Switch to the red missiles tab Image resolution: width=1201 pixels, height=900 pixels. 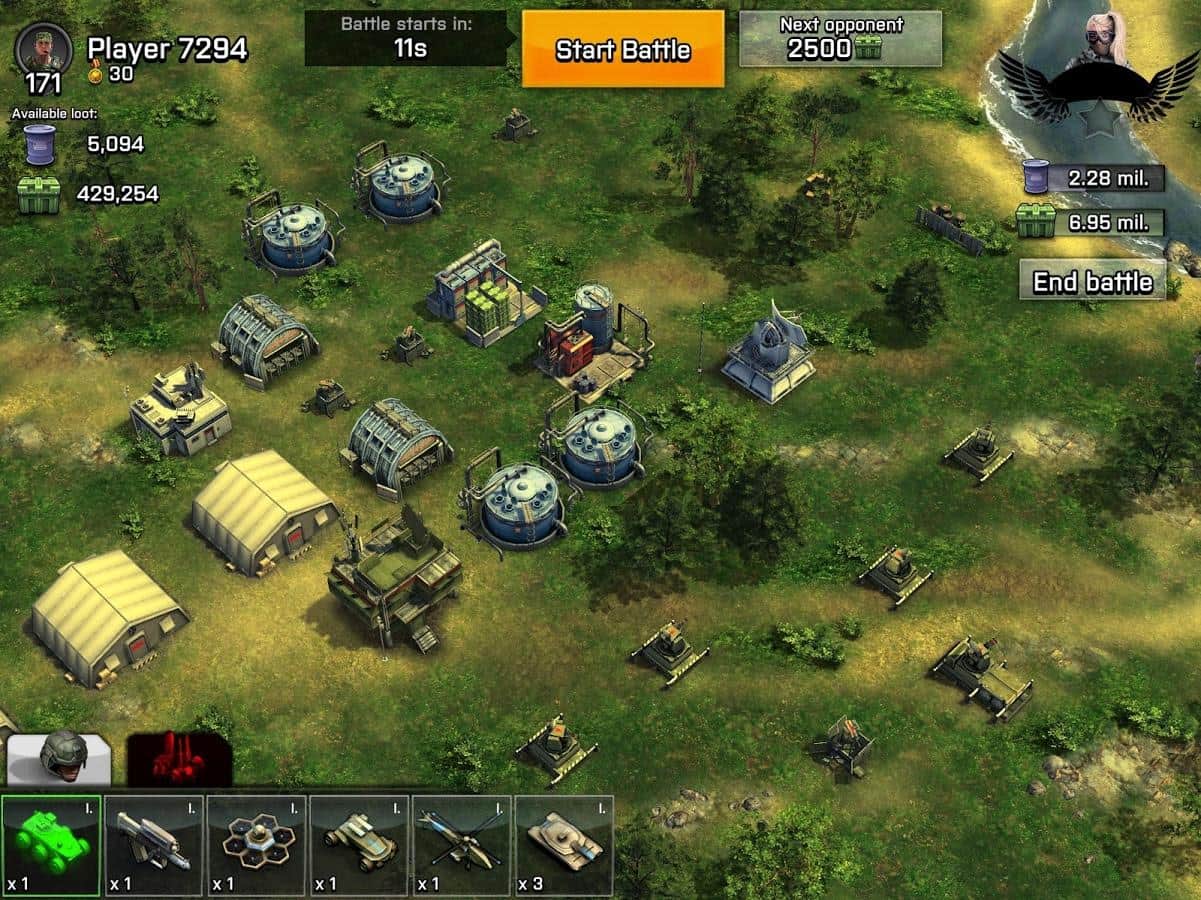tap(179, 759)
